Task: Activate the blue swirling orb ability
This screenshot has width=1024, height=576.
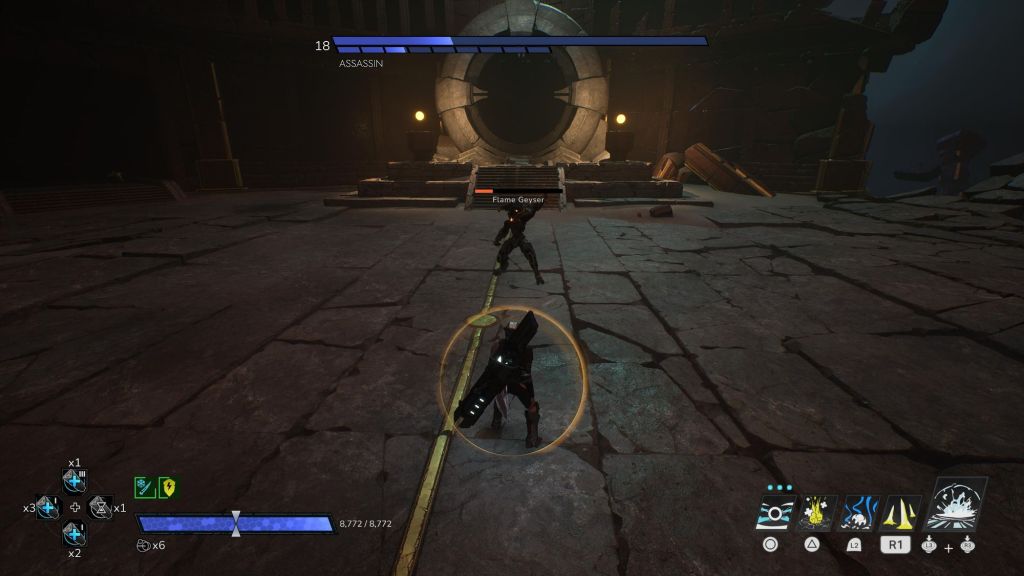Action: click(x=859, y=512)
